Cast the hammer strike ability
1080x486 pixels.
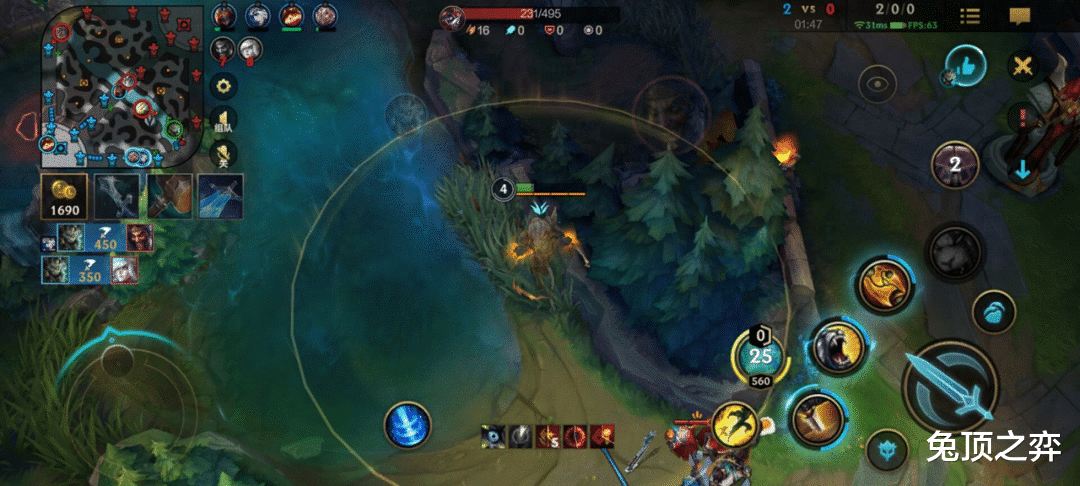pos(815,418)
